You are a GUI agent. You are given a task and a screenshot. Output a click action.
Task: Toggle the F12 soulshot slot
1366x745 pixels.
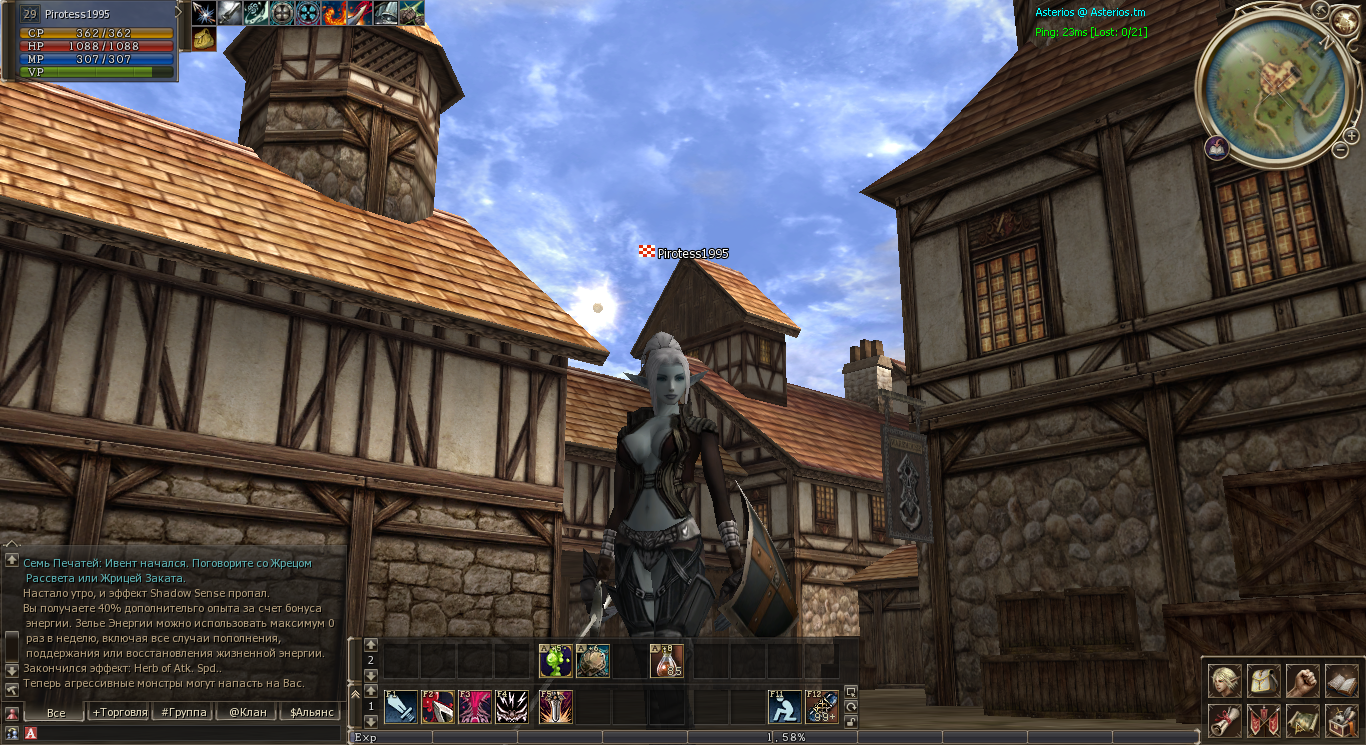pos(822,707)
